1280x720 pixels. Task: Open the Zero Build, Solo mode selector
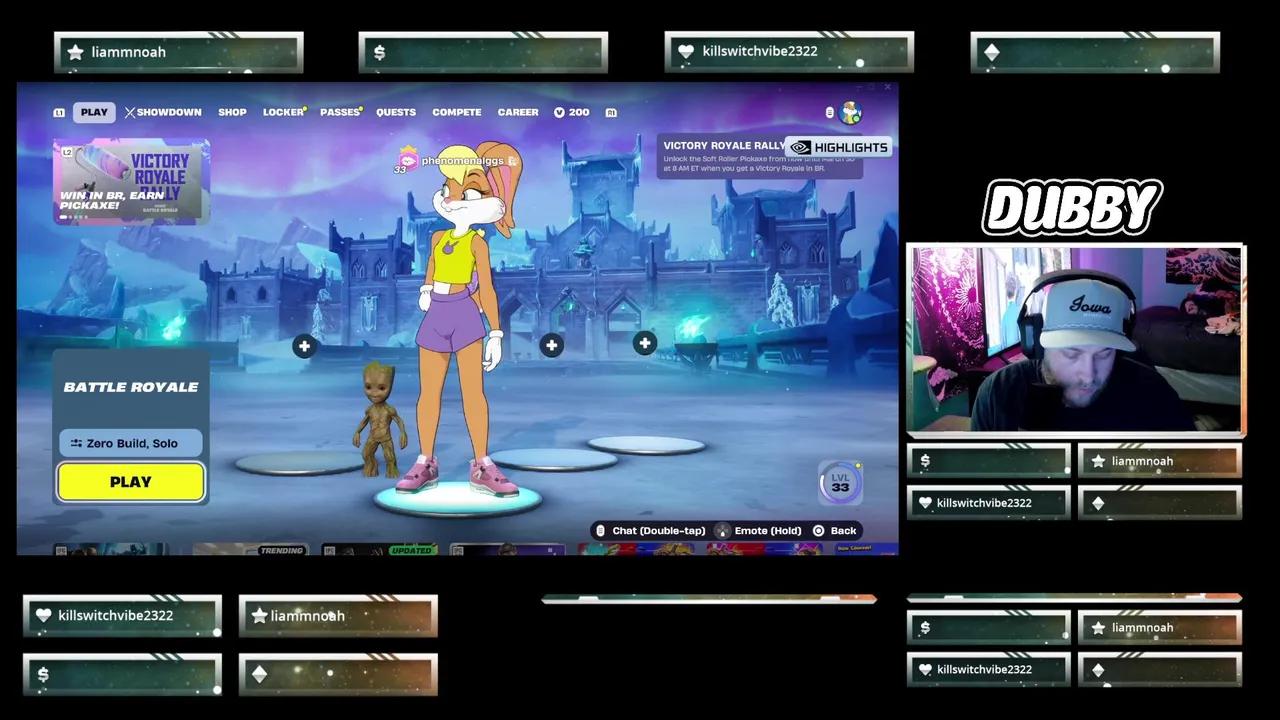tap(130, 443)
